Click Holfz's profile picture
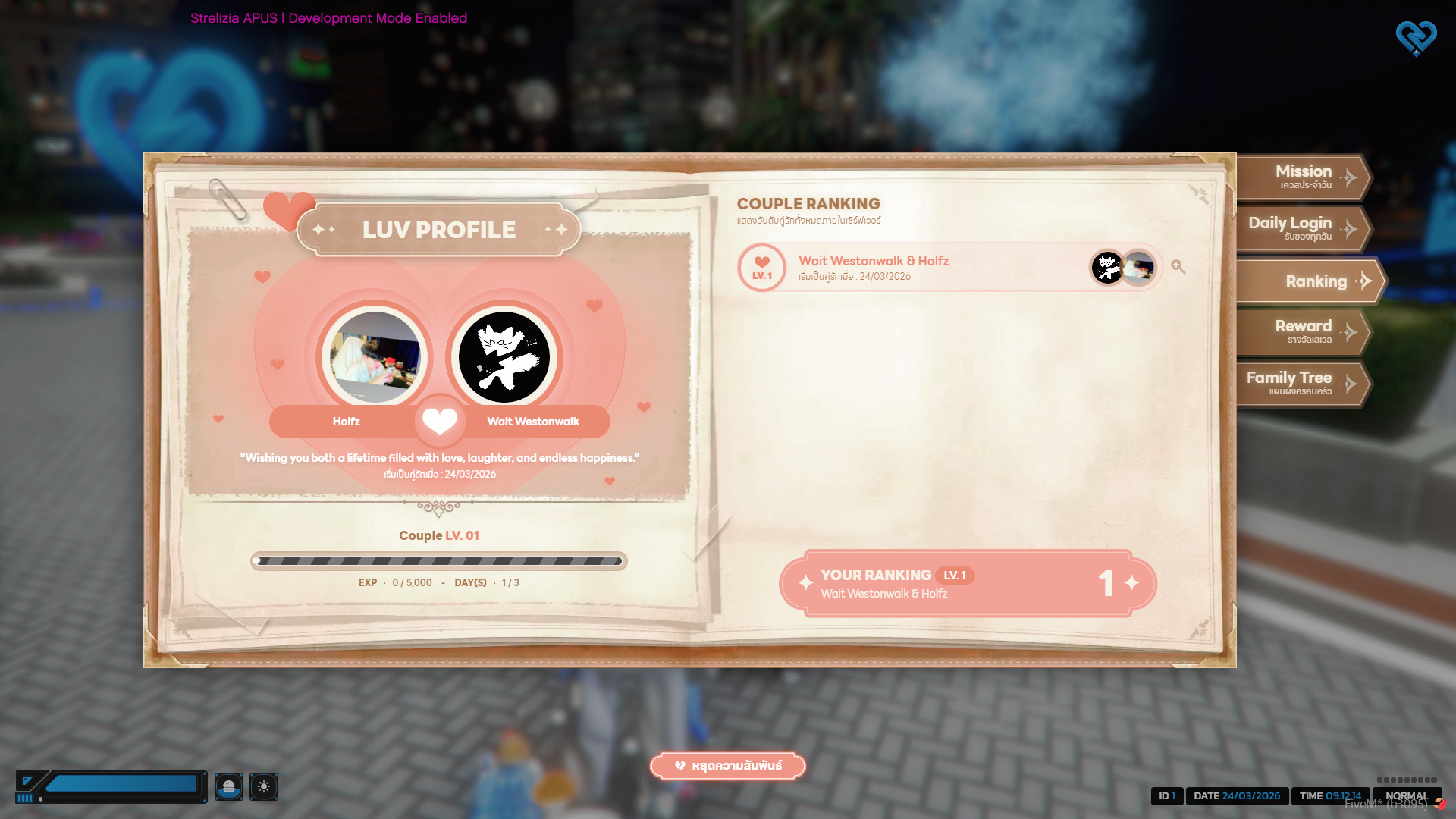The image size is (1456, 819). click(375, 357)
